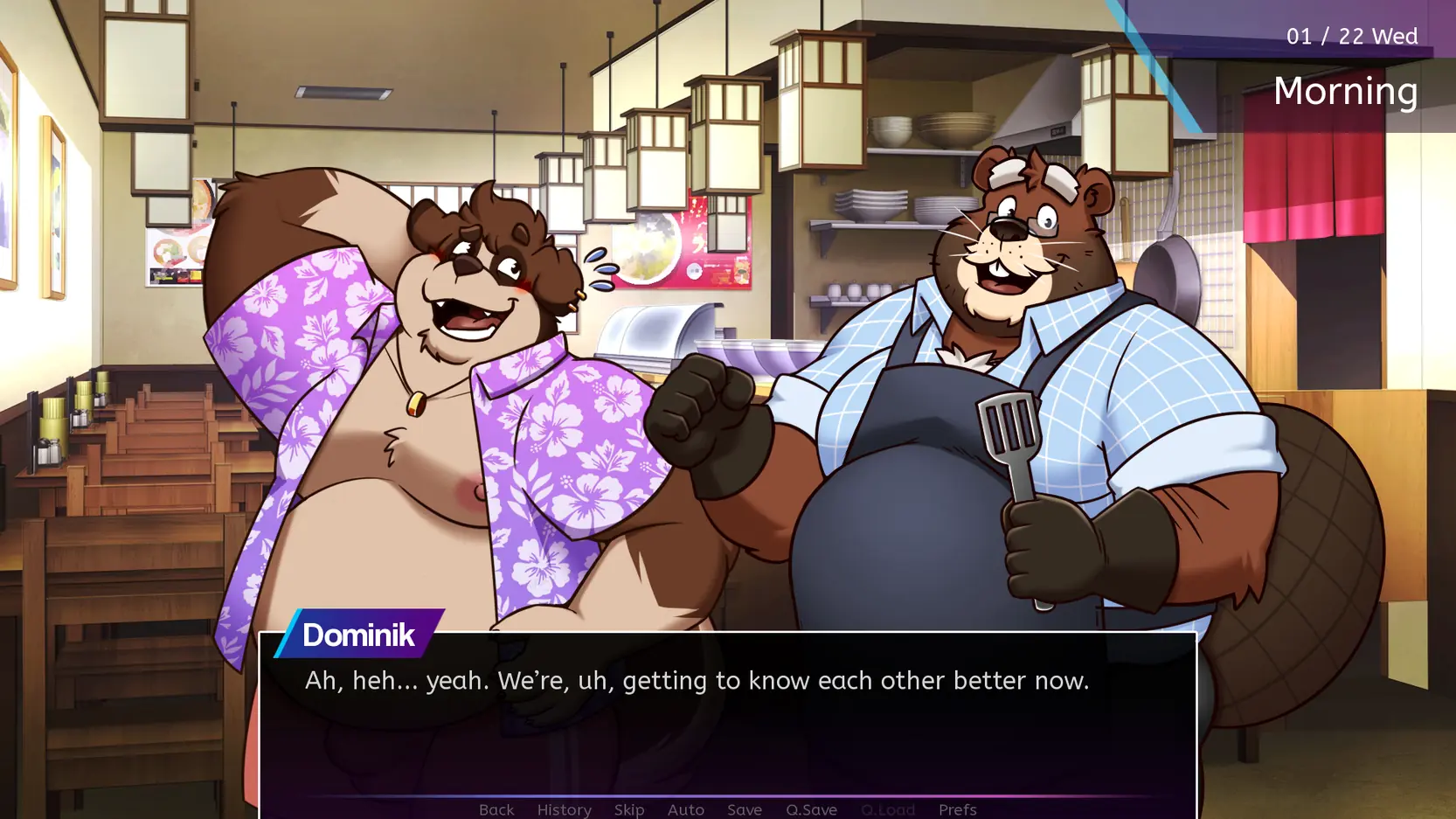The height and width of the screenshot is (819, 1456).
Task: Open the Prefs settings
Action: (957, 809)
